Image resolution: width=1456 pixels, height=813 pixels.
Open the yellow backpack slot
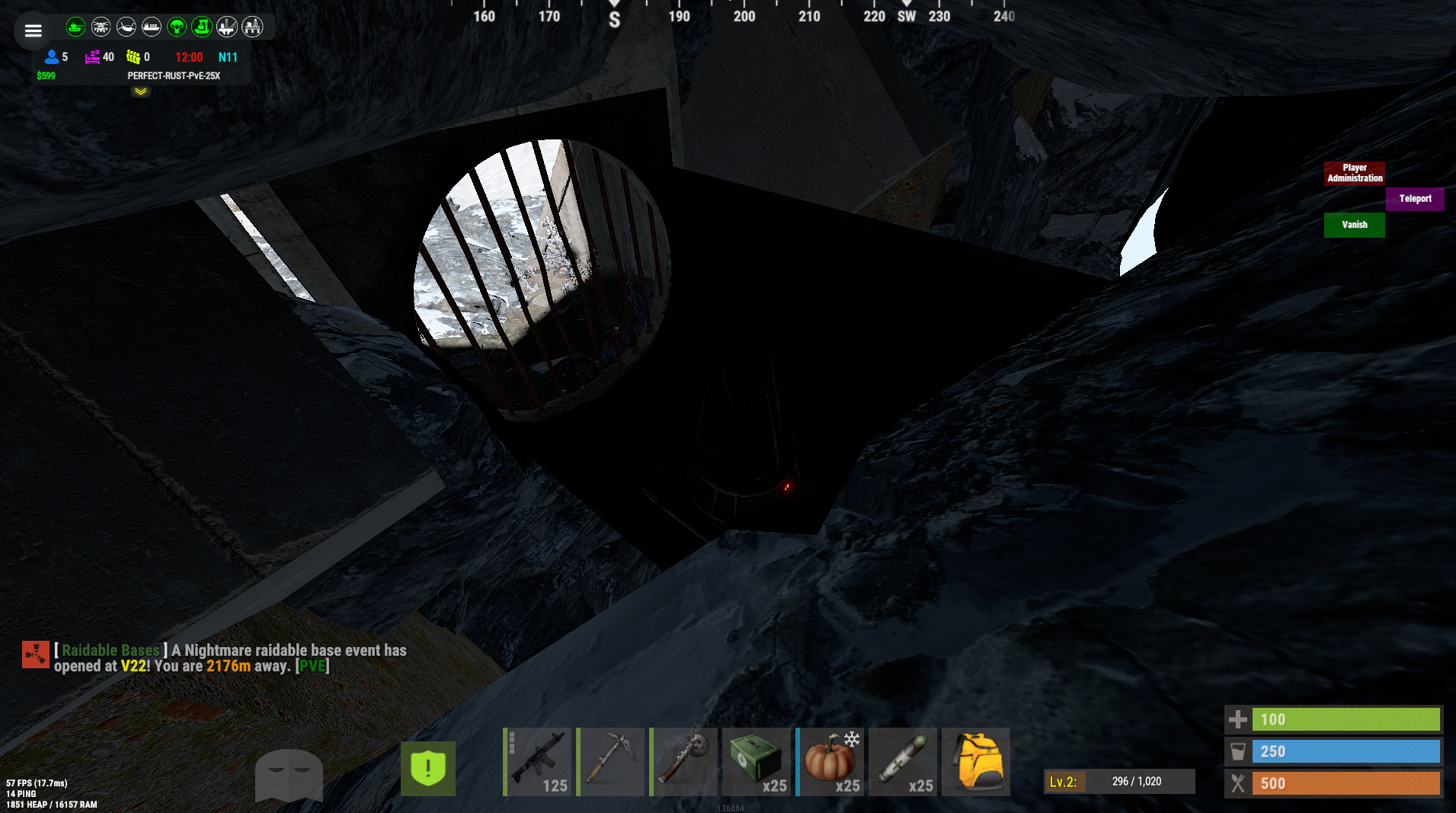(x=976, y=762)
